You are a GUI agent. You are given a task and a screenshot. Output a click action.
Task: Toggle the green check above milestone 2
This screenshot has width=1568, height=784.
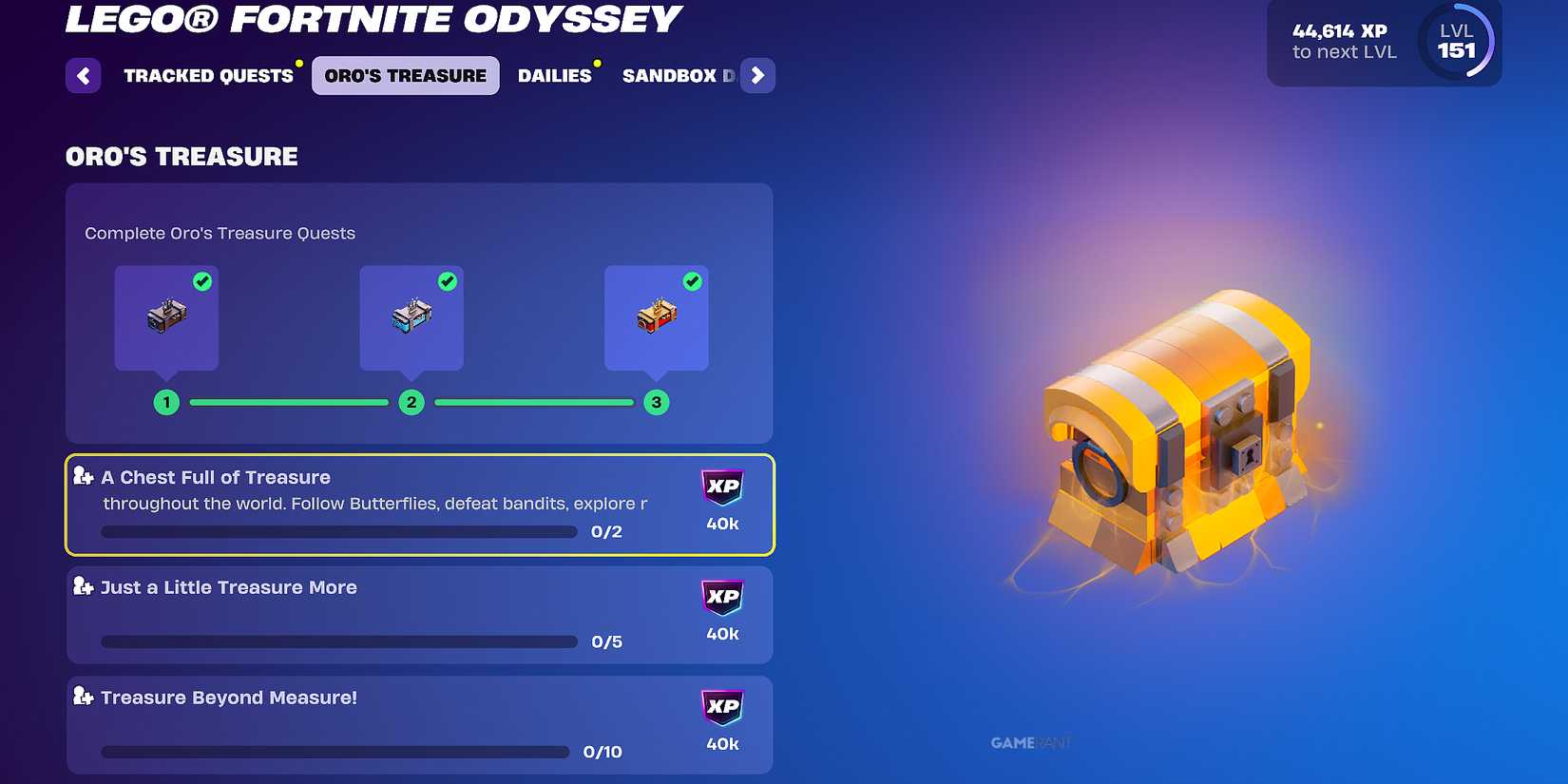(x=447, y=281)
